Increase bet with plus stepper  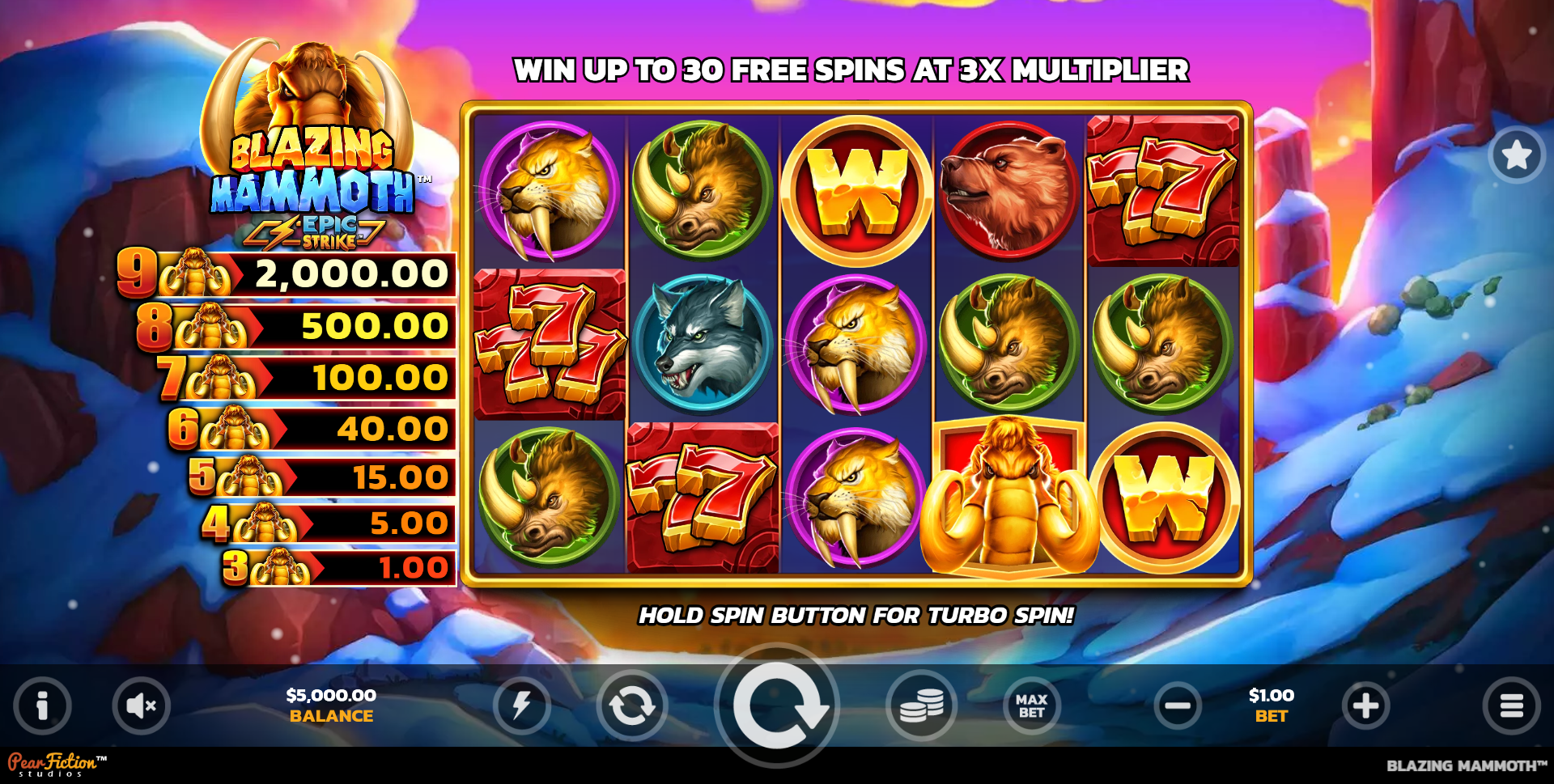point(1365,705)
